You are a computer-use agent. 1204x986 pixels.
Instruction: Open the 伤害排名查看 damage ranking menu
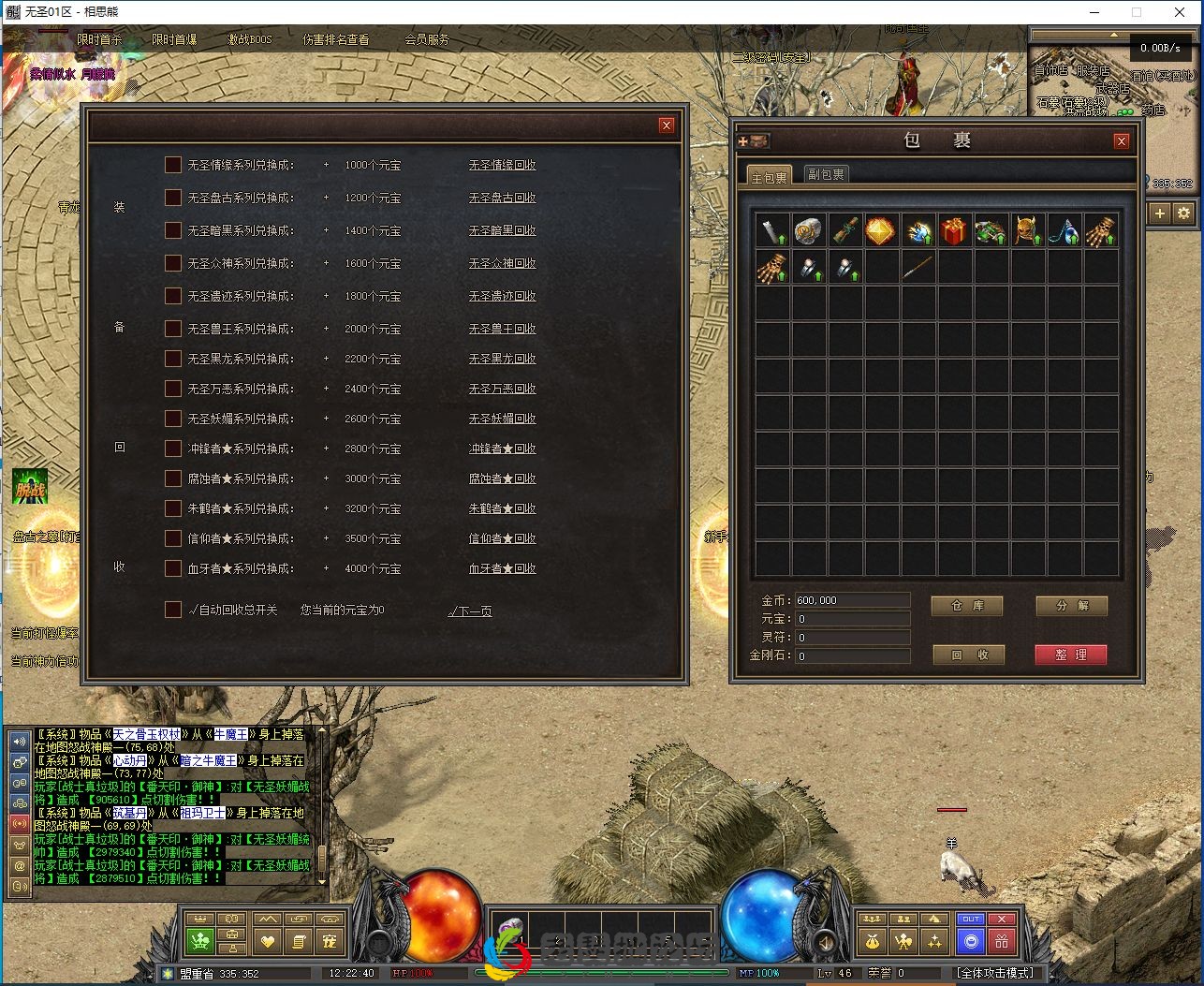click(x=335, y=39)
